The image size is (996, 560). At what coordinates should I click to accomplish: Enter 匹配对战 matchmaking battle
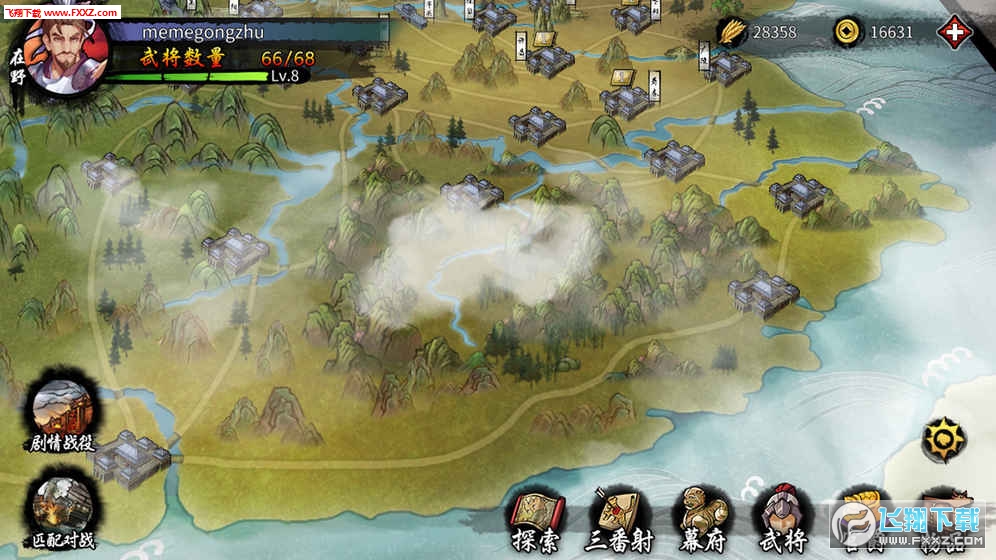pos(62,505)
